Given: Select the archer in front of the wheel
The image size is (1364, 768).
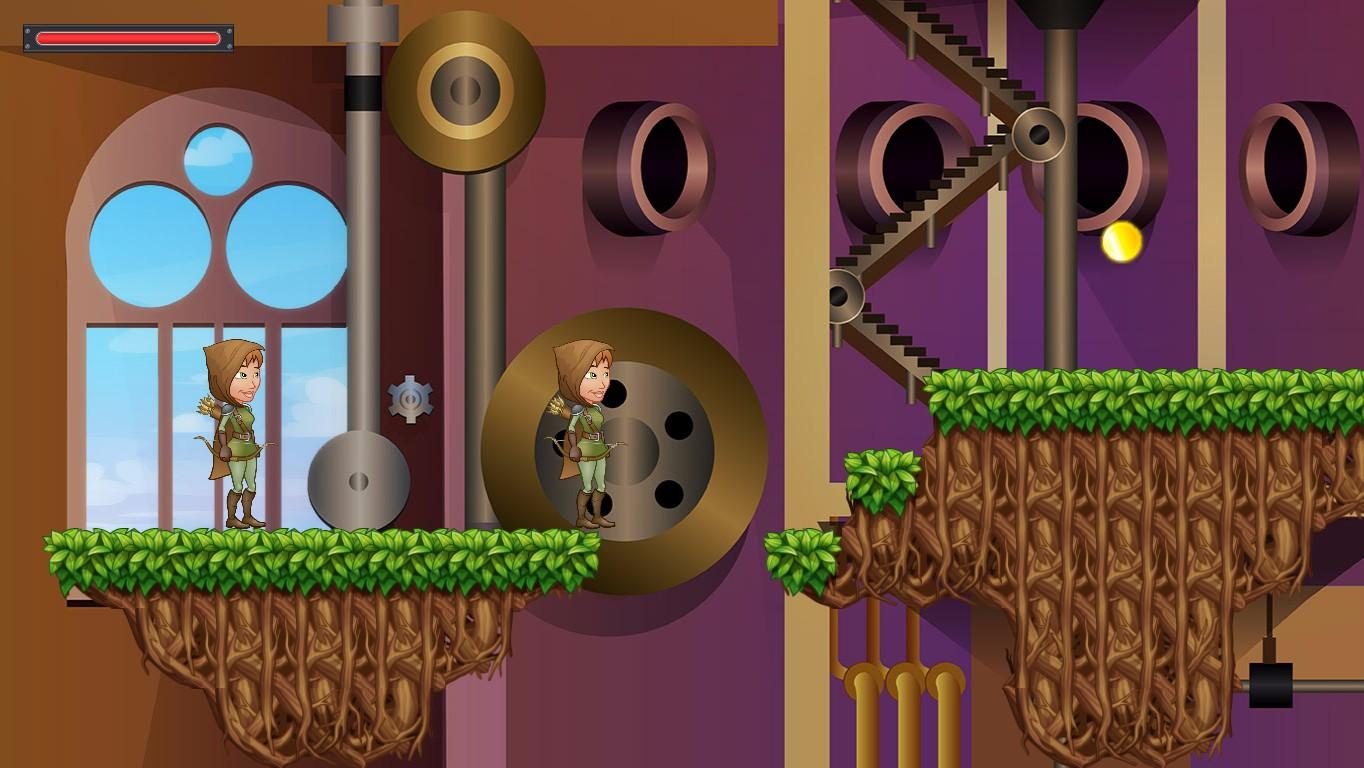Looking at the screenshot, I should tap(585, 435).
